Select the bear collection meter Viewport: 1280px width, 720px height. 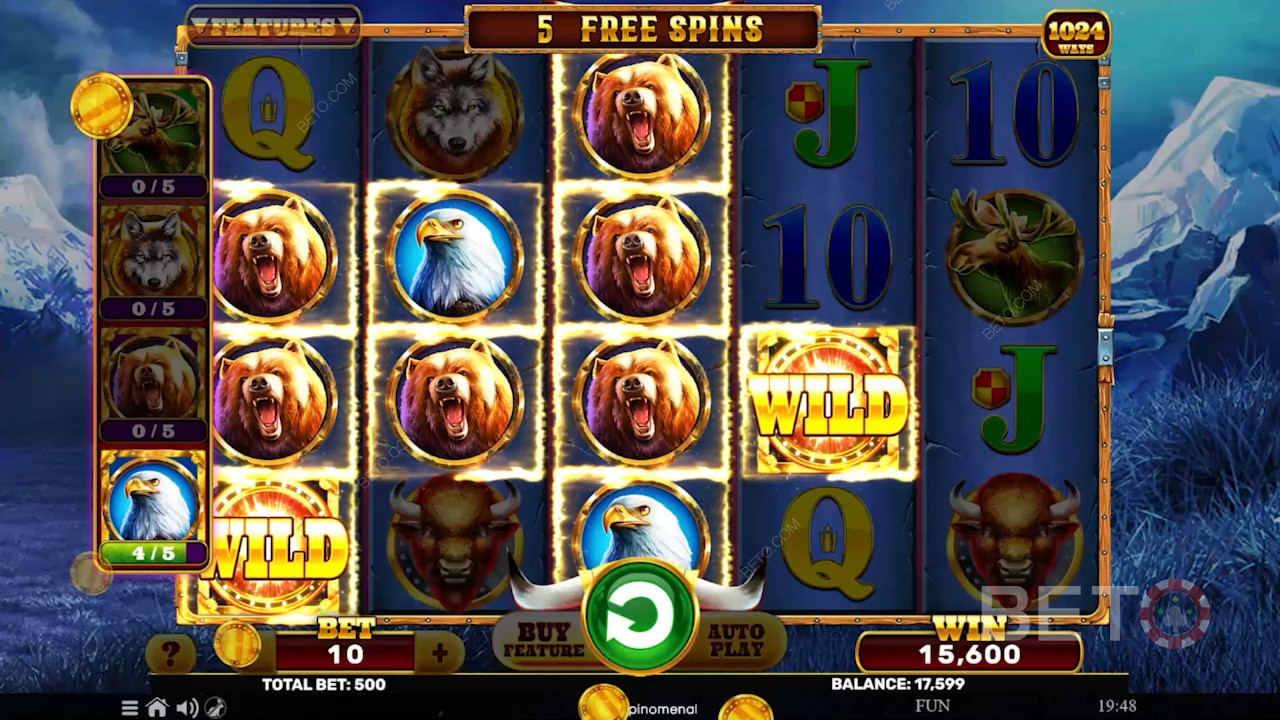point(153,385)
